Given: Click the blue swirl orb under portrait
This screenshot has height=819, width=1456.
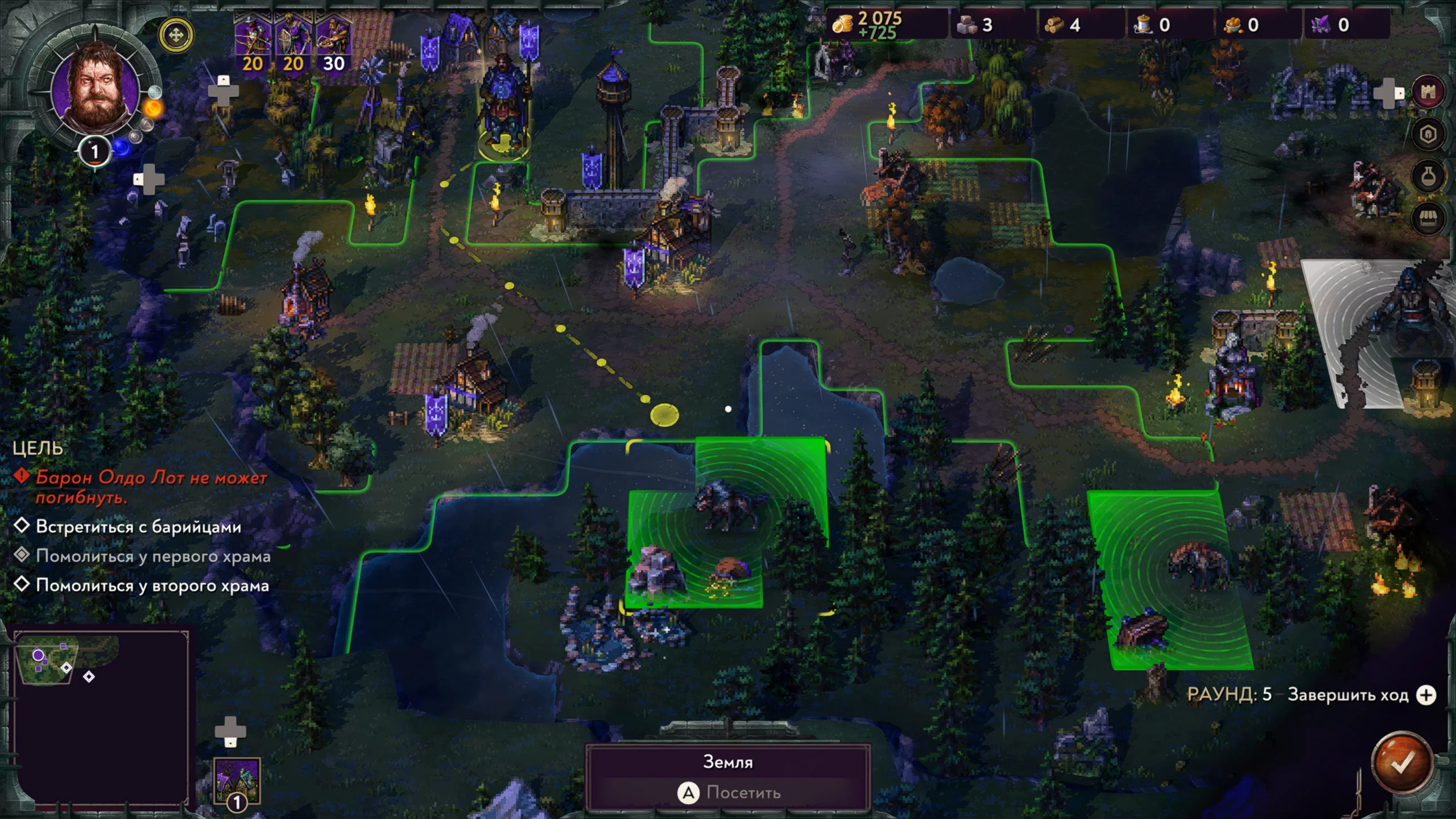Looking at the screenshot, I should 121,148.
